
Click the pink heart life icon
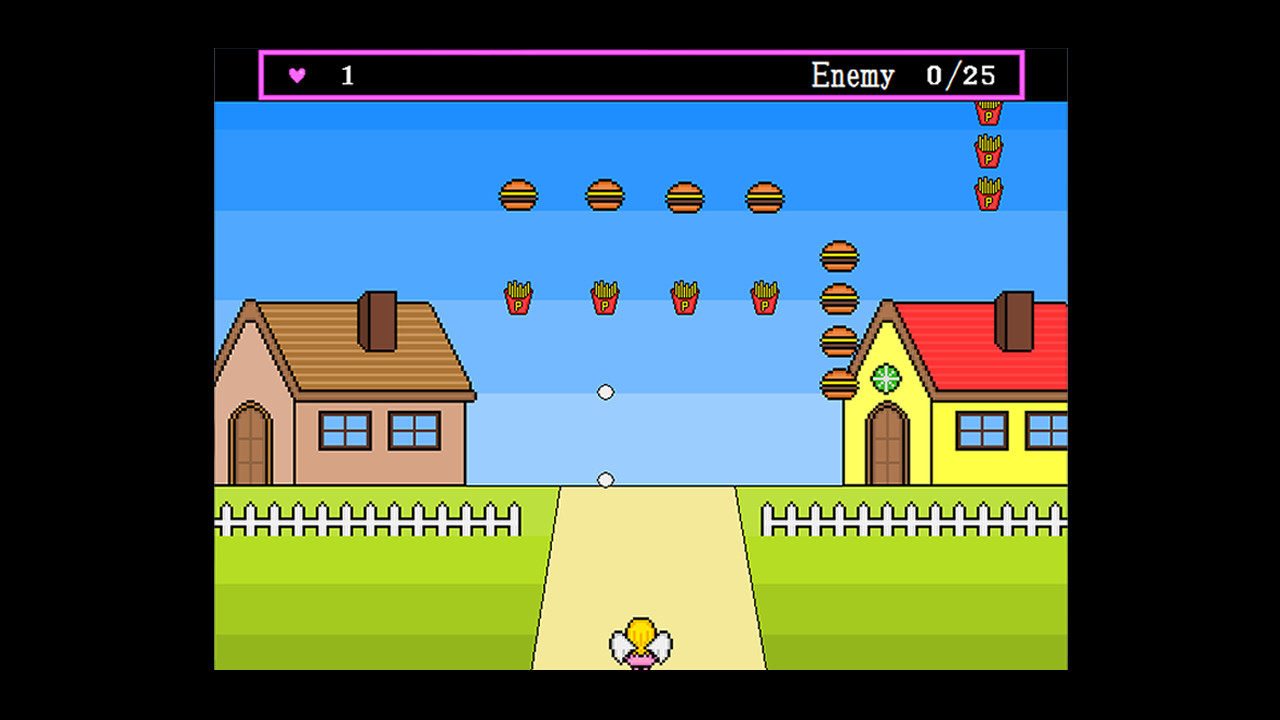(296, 74)
